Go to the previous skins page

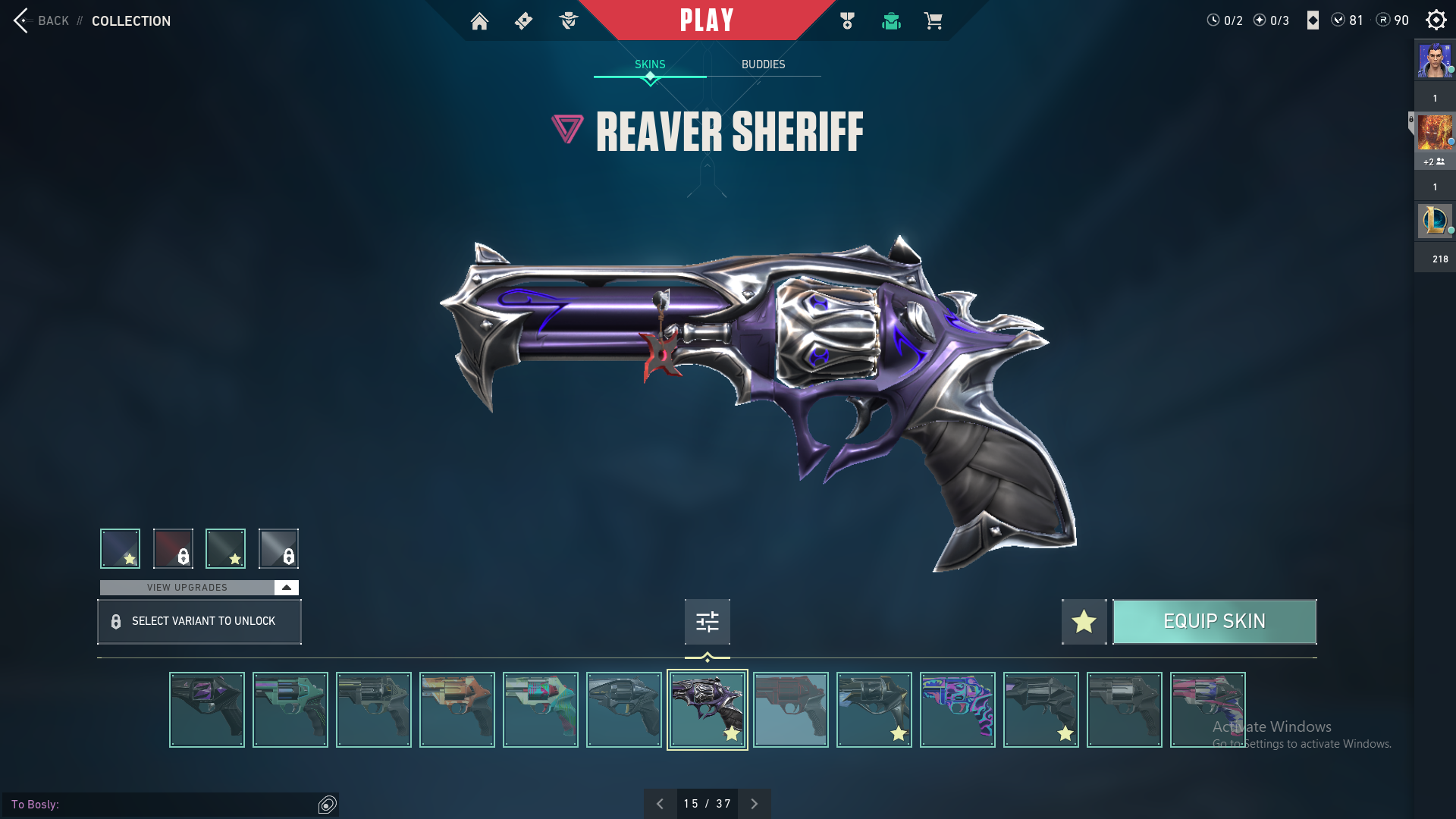[660, 804]
